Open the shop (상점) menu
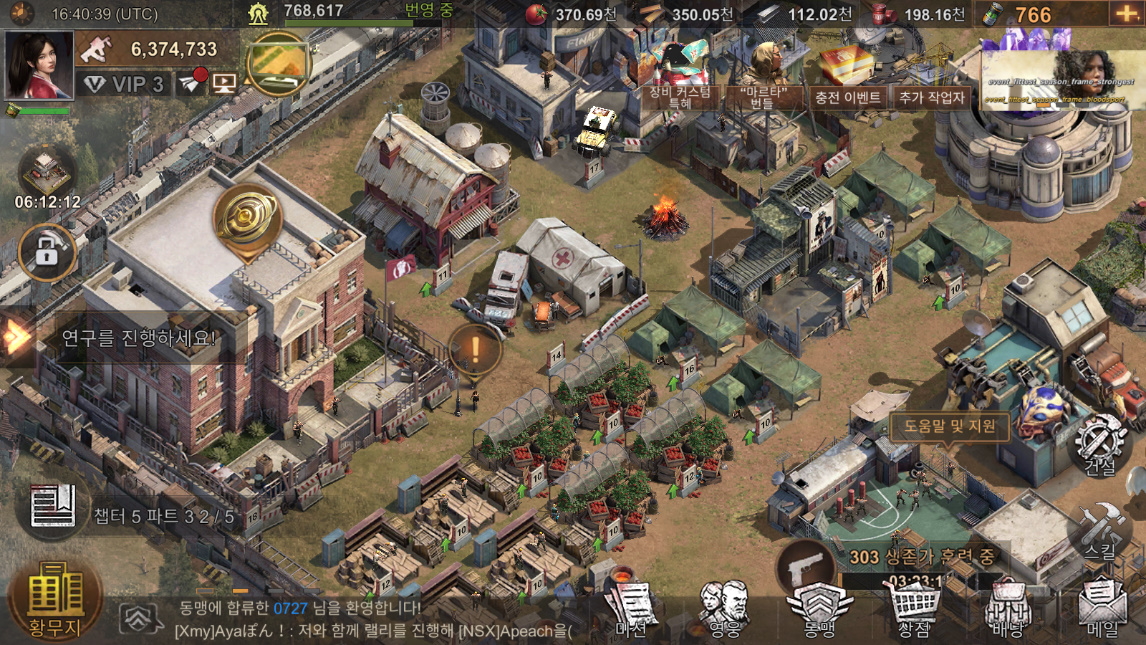The image size is (1146, 645). point(913,611)
